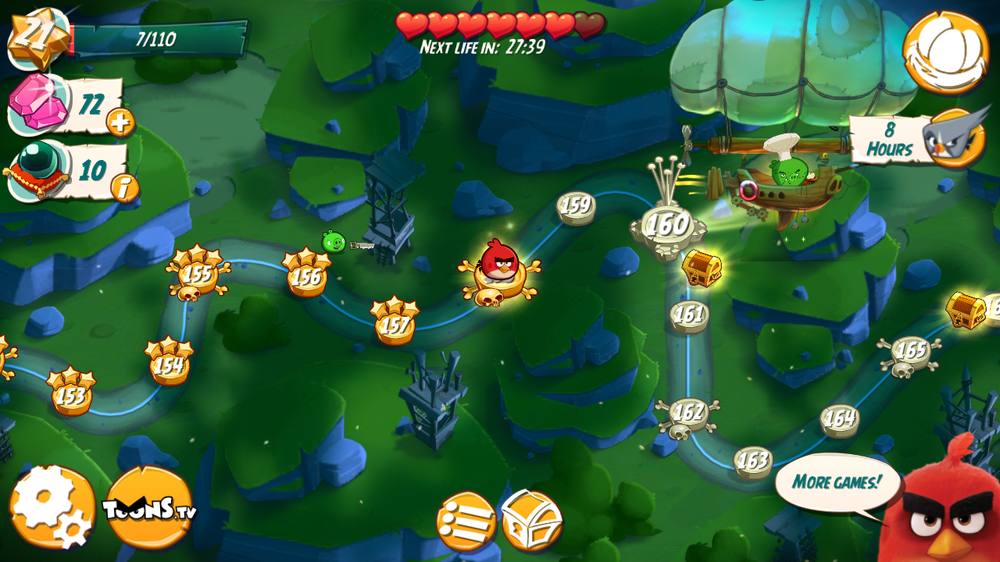1000x562 pixels.
Task: Open the glowing treasure chest near level 161
Action: [701, 267]
